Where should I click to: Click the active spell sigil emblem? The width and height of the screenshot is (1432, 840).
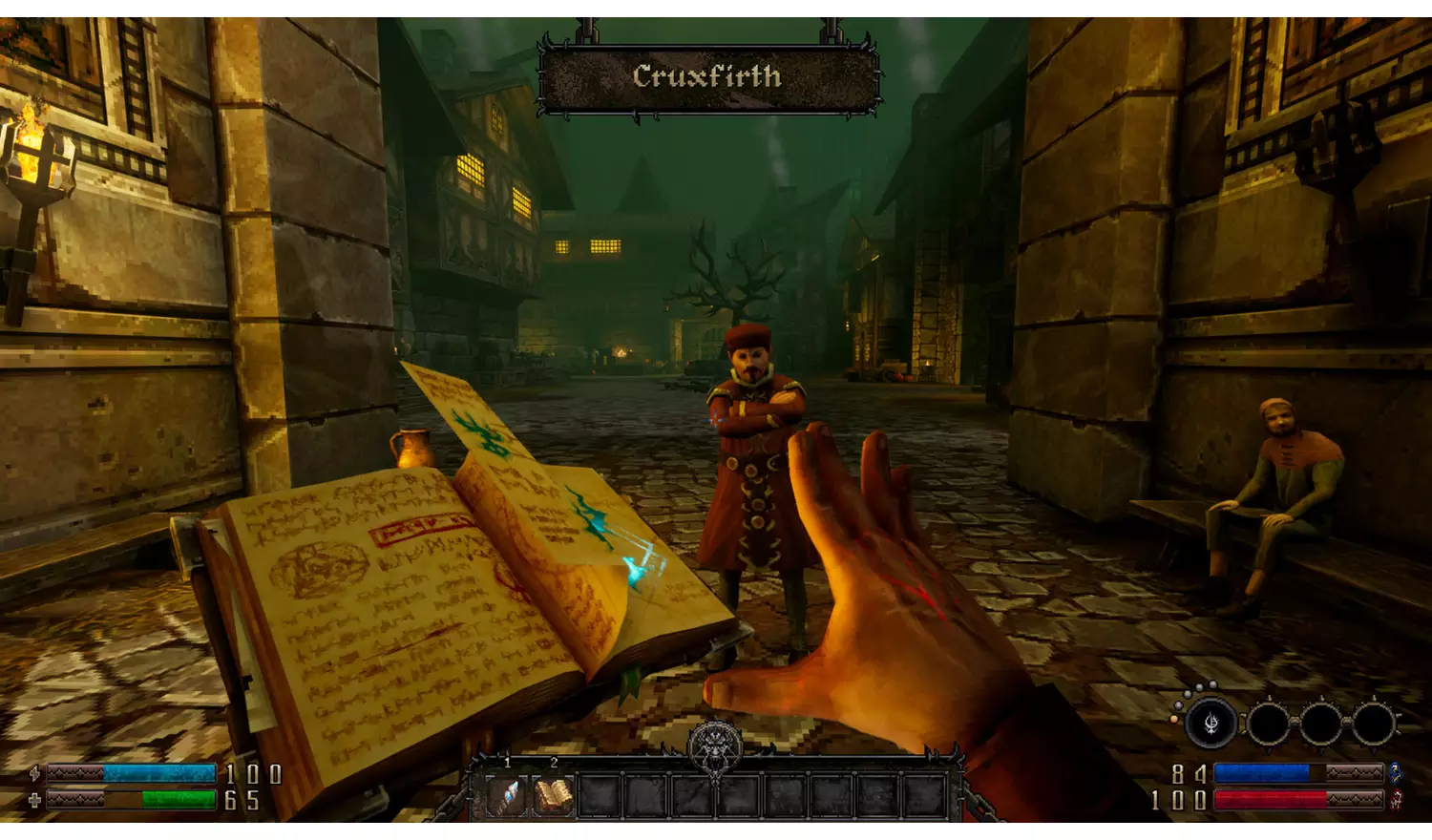coord(1211,723)
